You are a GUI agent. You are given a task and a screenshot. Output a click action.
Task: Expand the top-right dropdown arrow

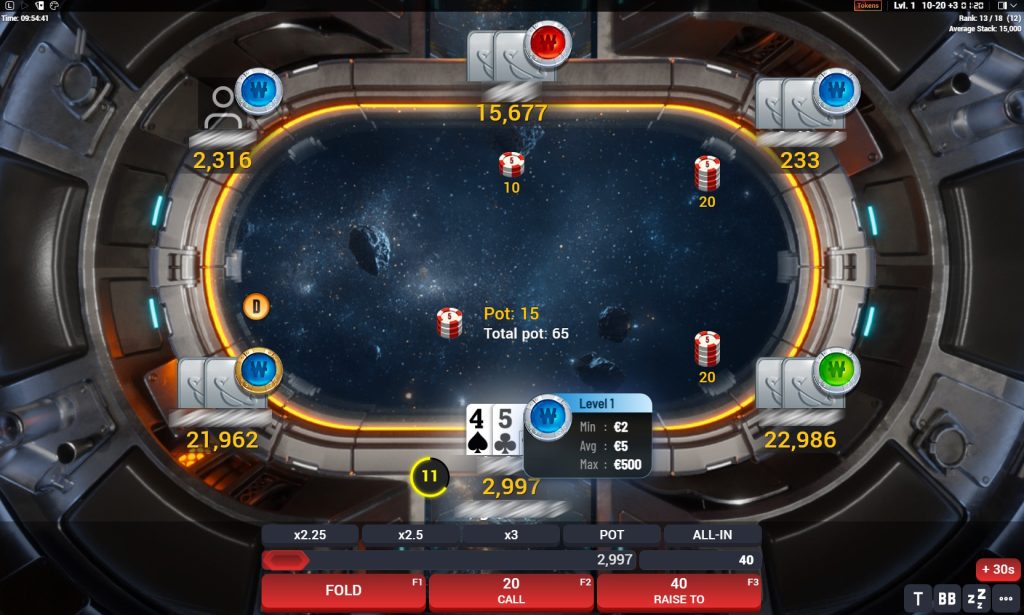click(x=1016, y=6)
